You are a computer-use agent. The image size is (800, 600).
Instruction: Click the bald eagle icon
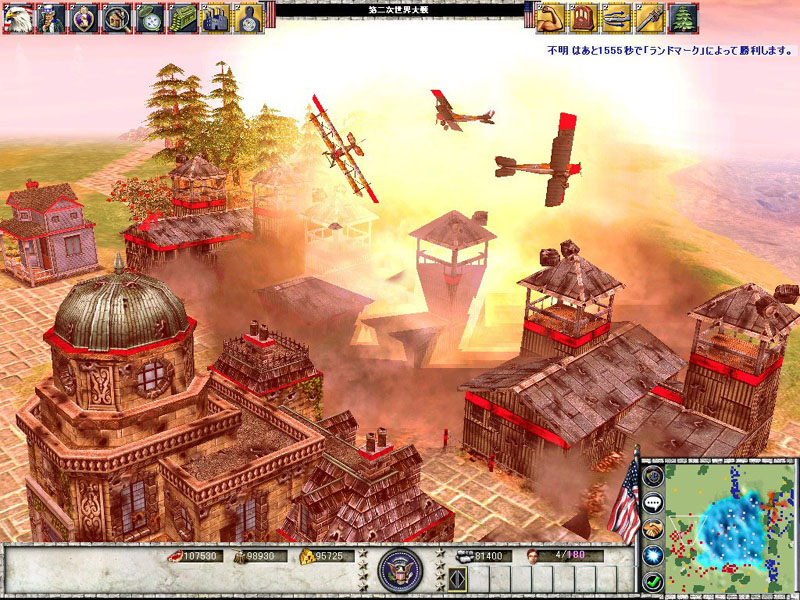[18, 16]
